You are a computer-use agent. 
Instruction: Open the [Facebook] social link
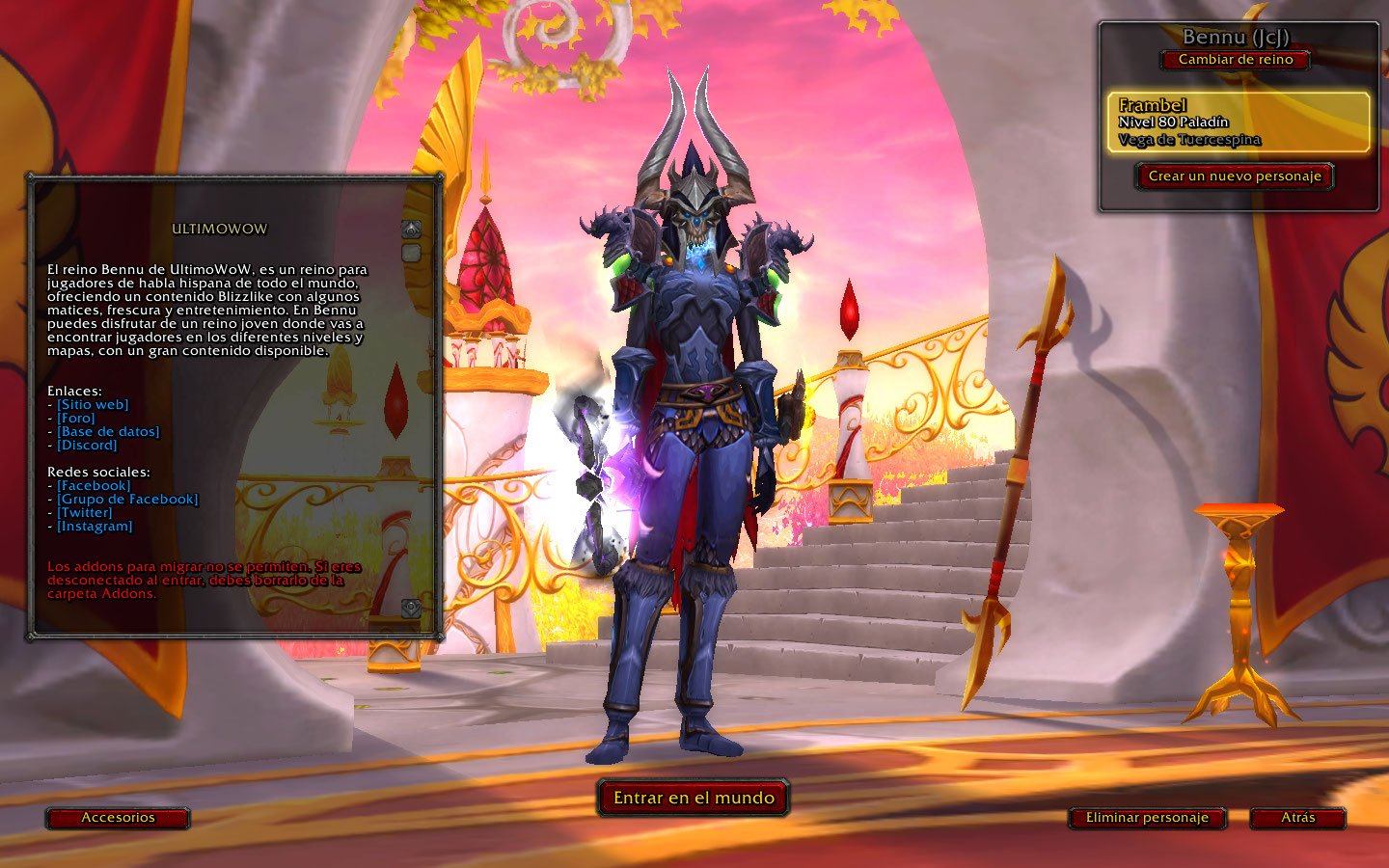(94, 486)
